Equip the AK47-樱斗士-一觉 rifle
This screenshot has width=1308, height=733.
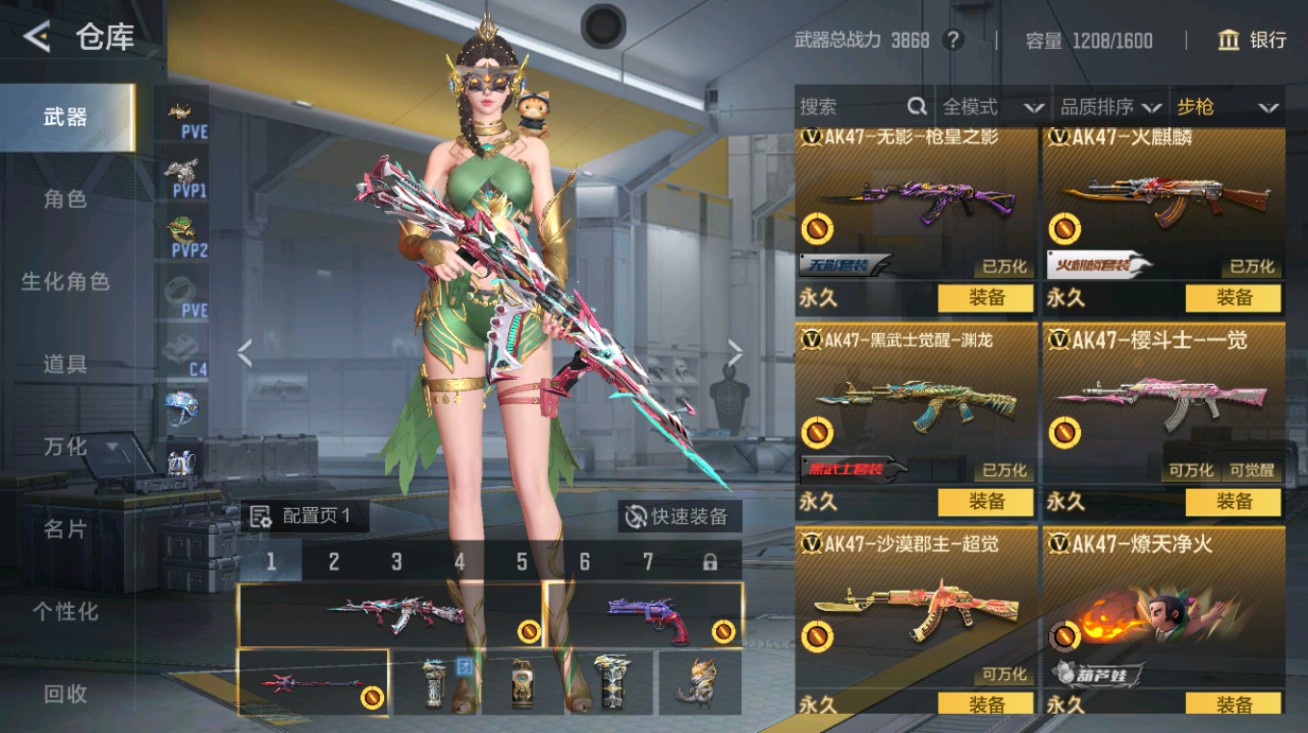pos(1233,501)
